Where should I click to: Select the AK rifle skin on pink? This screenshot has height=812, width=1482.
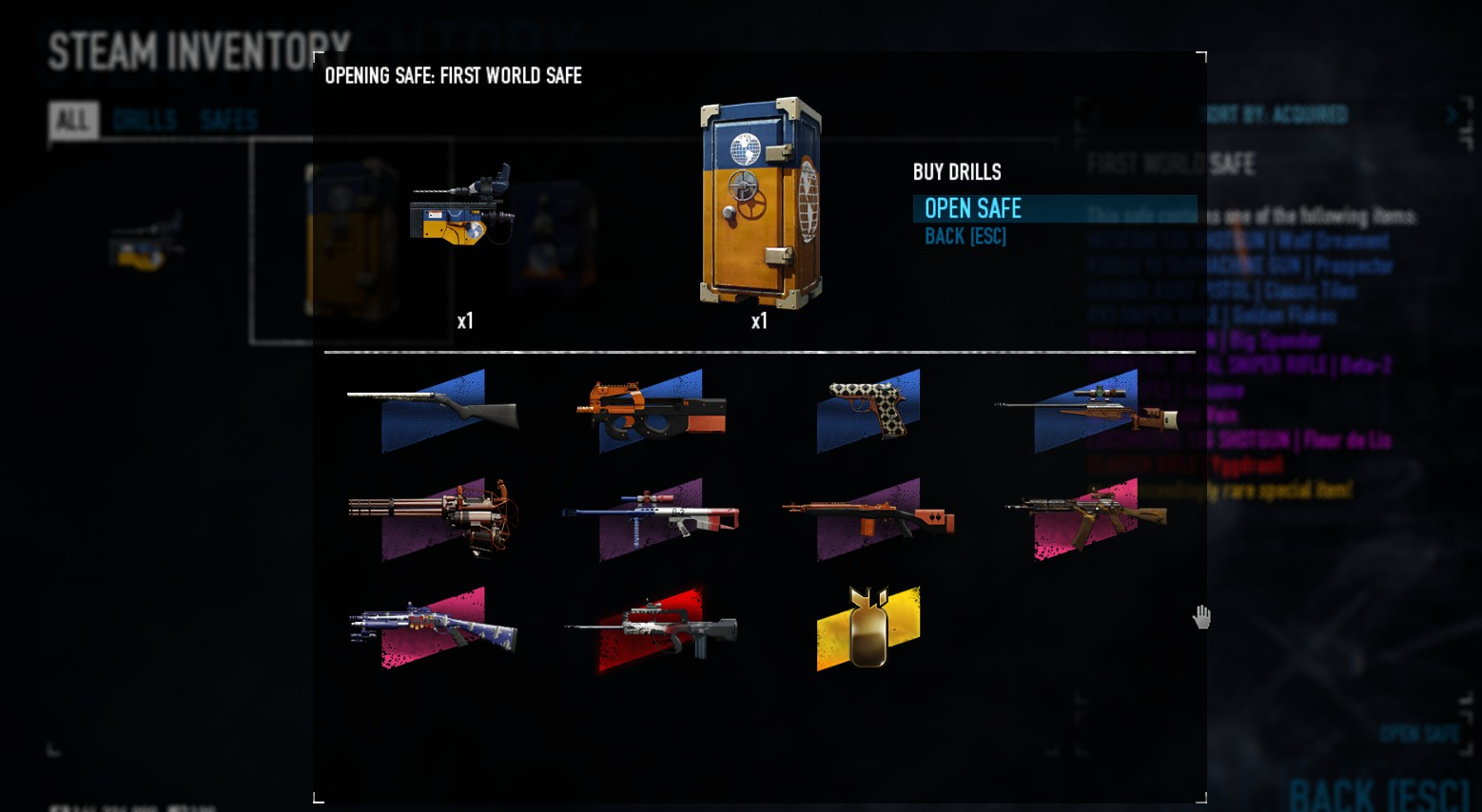1086,518
